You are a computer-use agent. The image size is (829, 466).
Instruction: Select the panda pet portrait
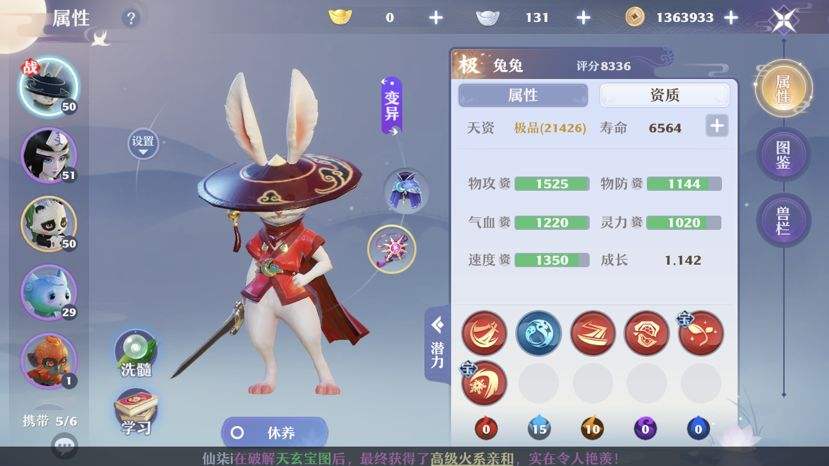click(49, 221)
